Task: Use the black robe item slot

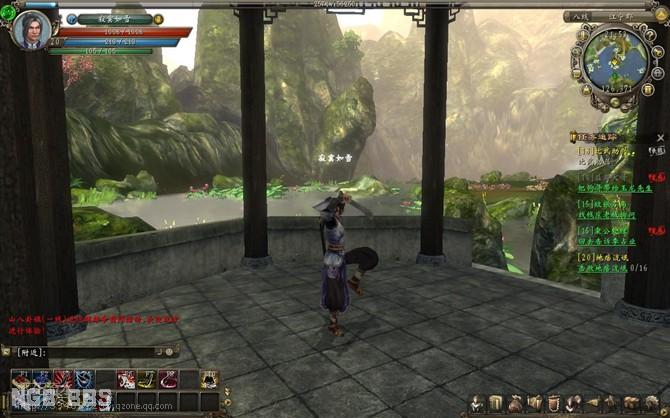Action: pyautogui.click(x=209, y=378)
